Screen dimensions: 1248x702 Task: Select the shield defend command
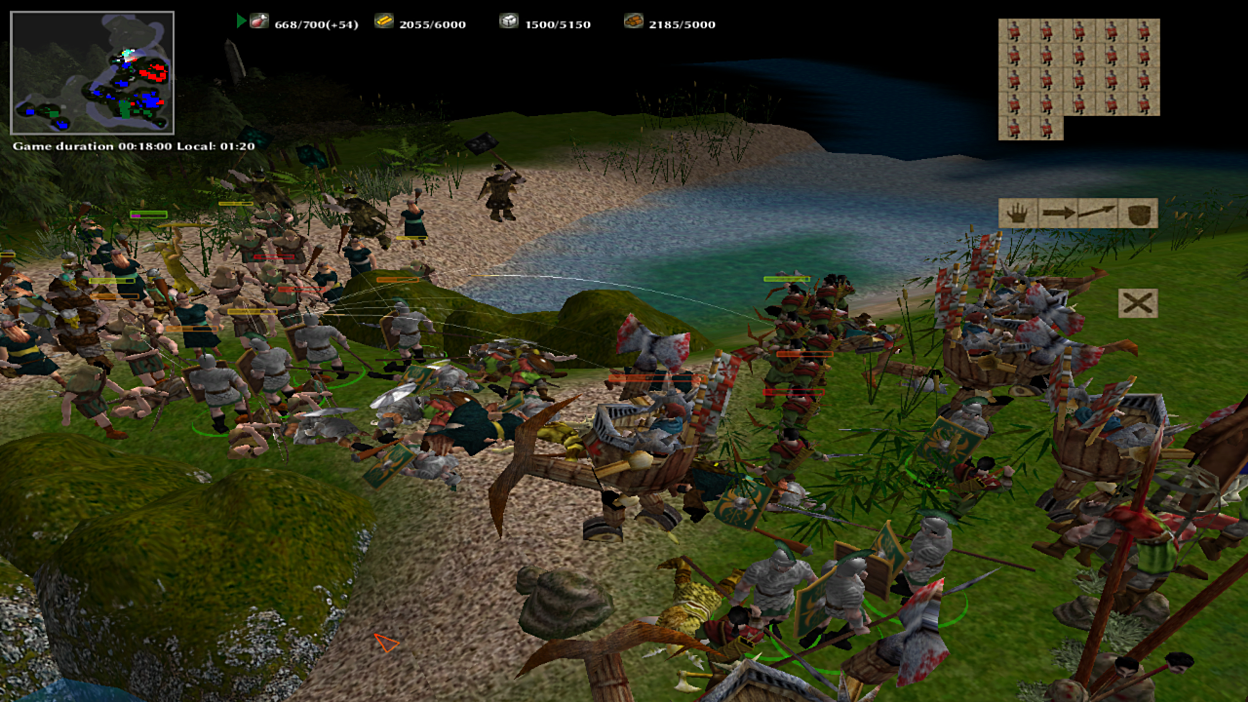click(x=1137, y=213)
